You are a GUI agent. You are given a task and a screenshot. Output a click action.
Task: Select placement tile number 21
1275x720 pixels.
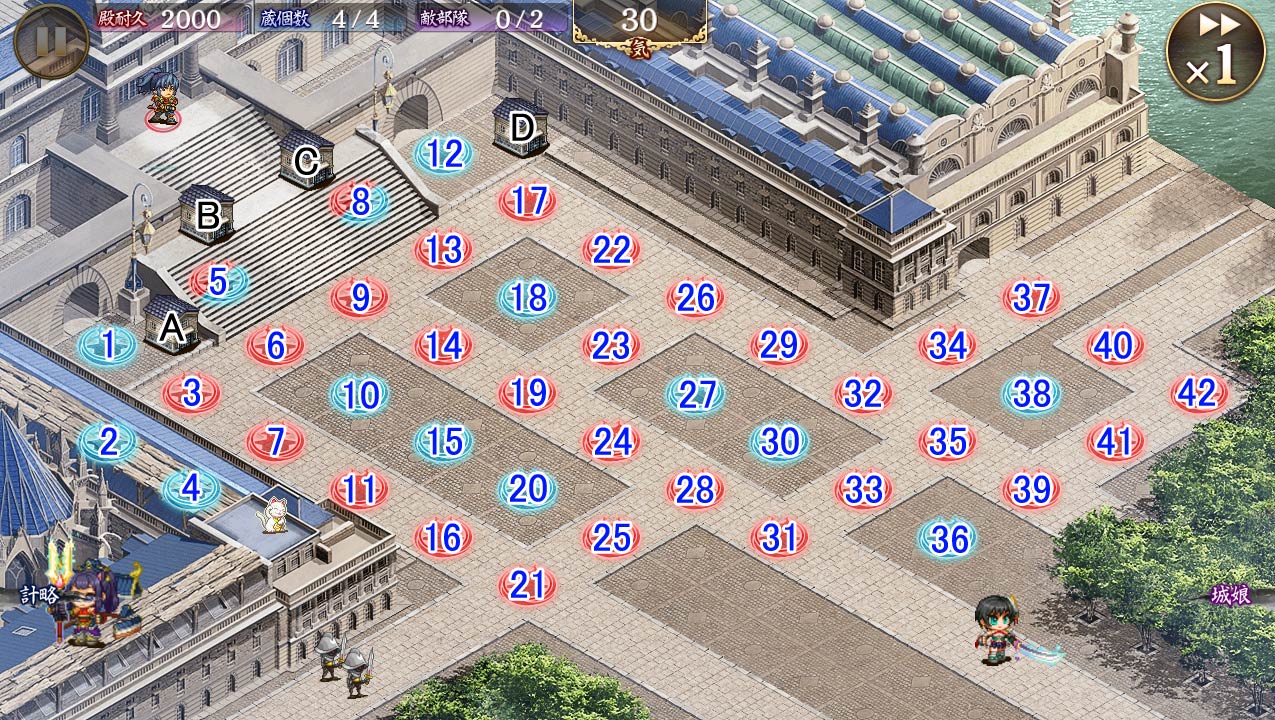coord(527,585)
